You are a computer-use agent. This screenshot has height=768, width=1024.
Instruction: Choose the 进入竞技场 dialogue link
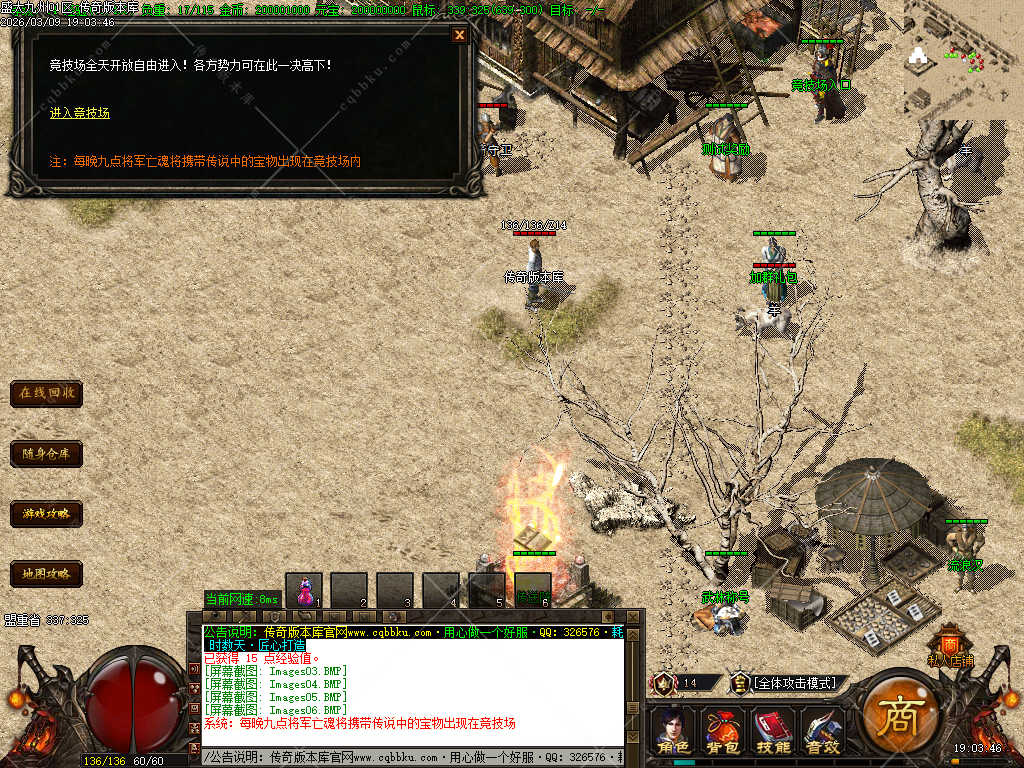coord(80,113)
